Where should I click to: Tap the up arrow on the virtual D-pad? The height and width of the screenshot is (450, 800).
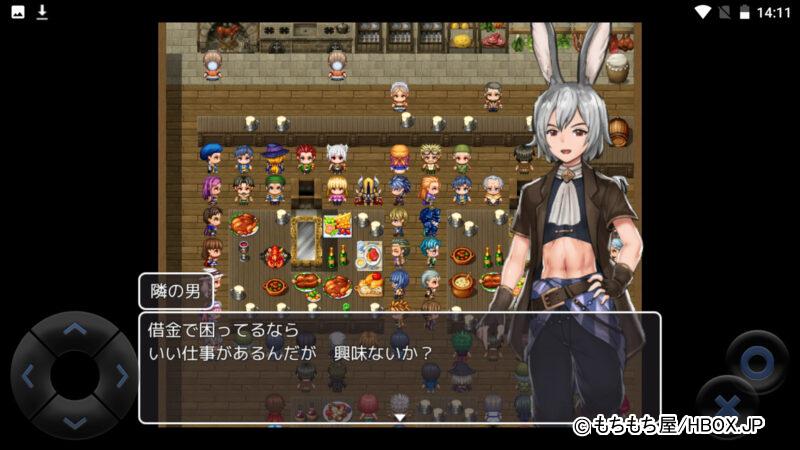tap(74, 330)
